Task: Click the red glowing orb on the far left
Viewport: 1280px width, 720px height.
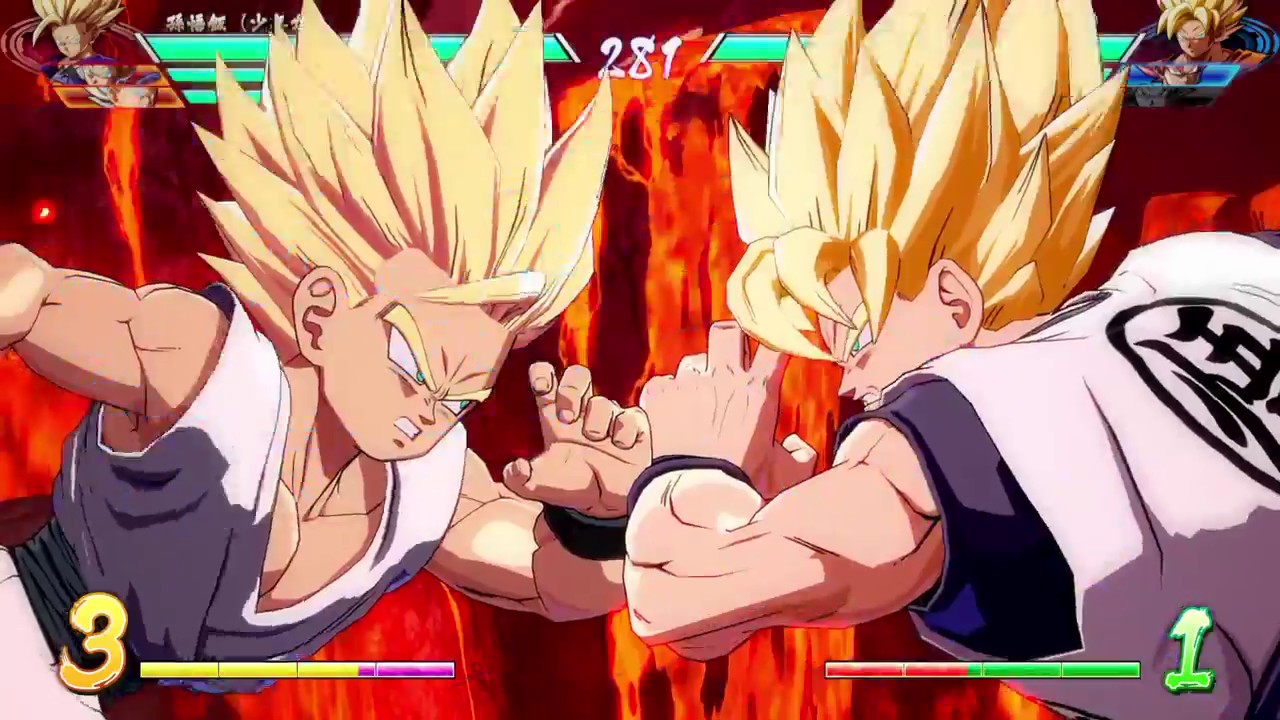Action: pos(42,212)
